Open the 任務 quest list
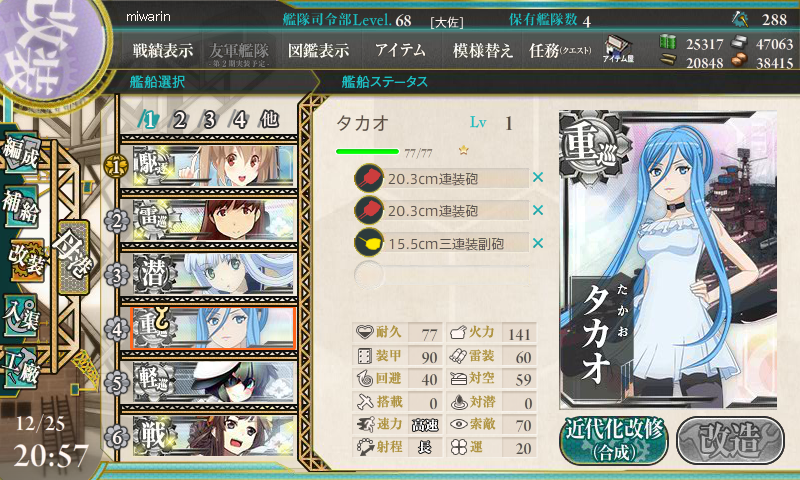This screenshot has width=800, height=480. pyautogui.click(x=560, y=49)
